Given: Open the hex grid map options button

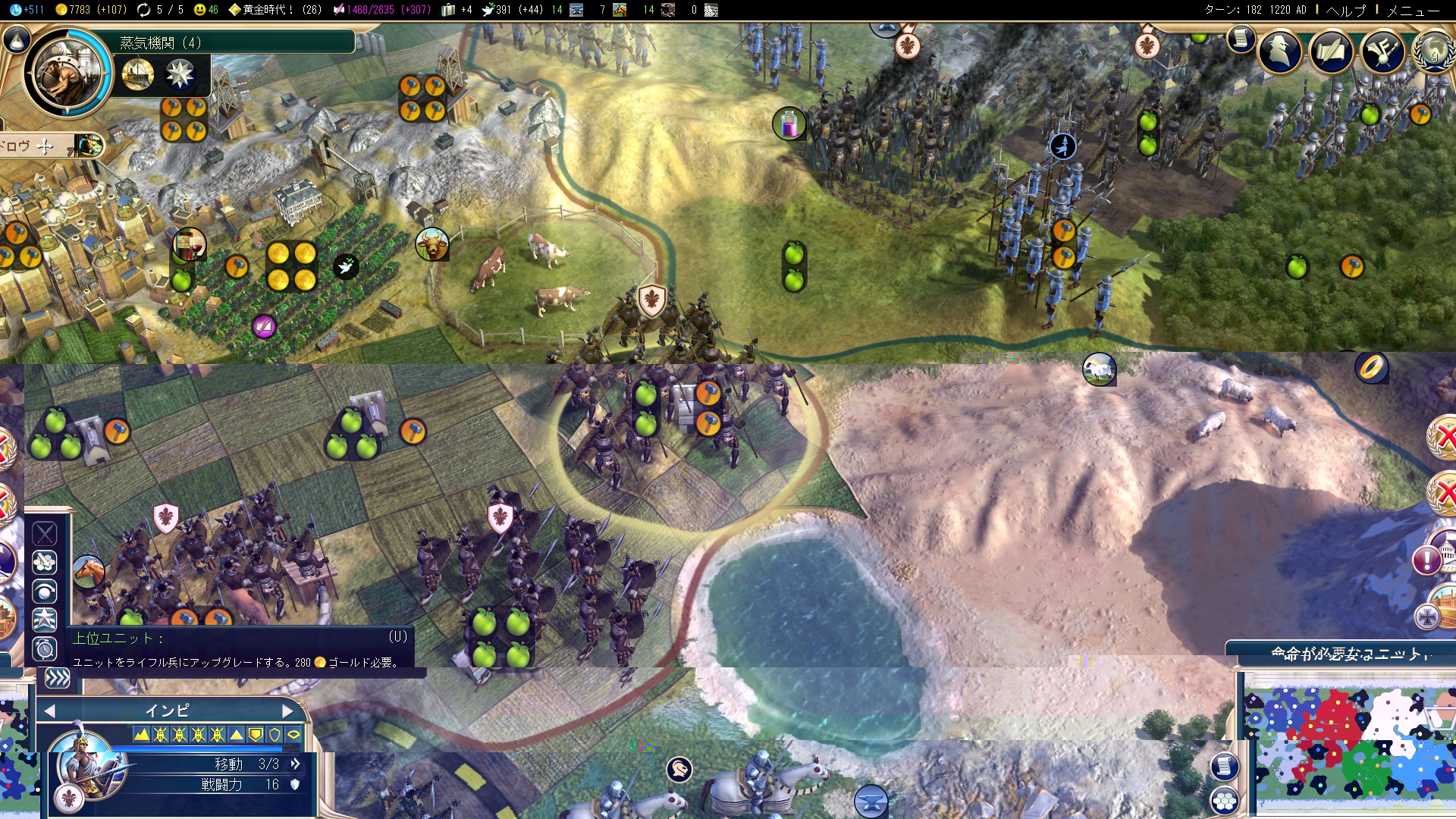Looking at the screenshot, I should point(1224,801).
